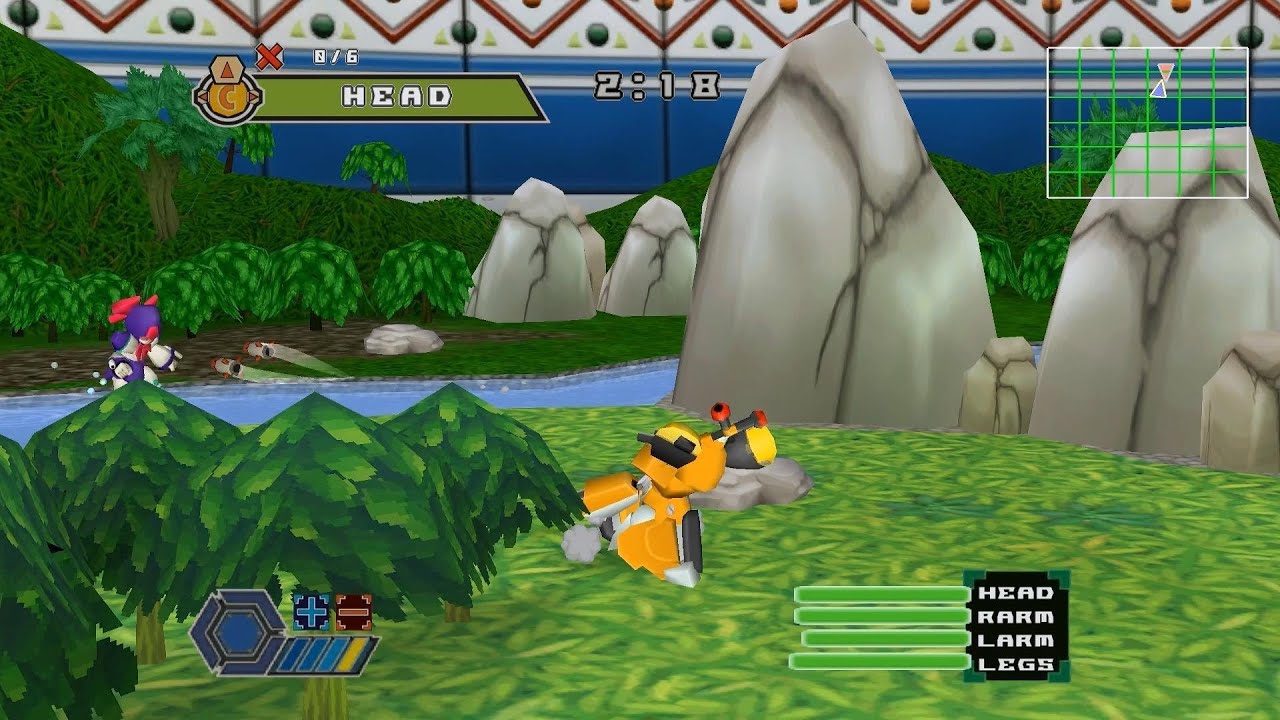The height and width of the screenshot is (720, 1280).
Task: Activate the red minus icon
Action: (353, 611)
